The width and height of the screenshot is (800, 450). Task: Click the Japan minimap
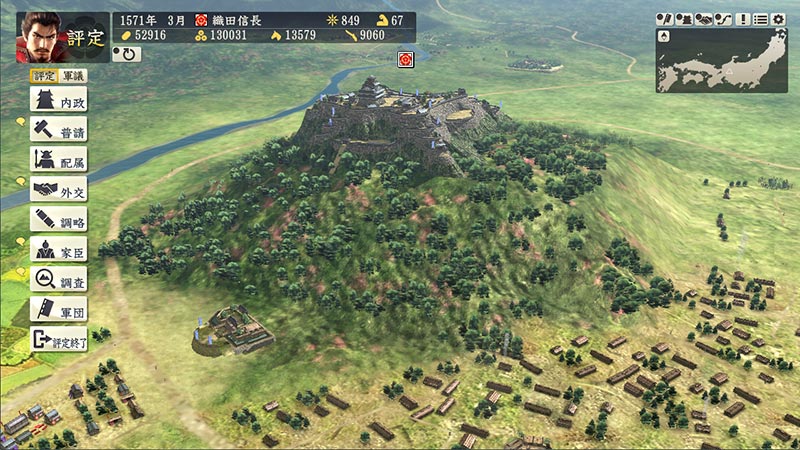point(721,60)
